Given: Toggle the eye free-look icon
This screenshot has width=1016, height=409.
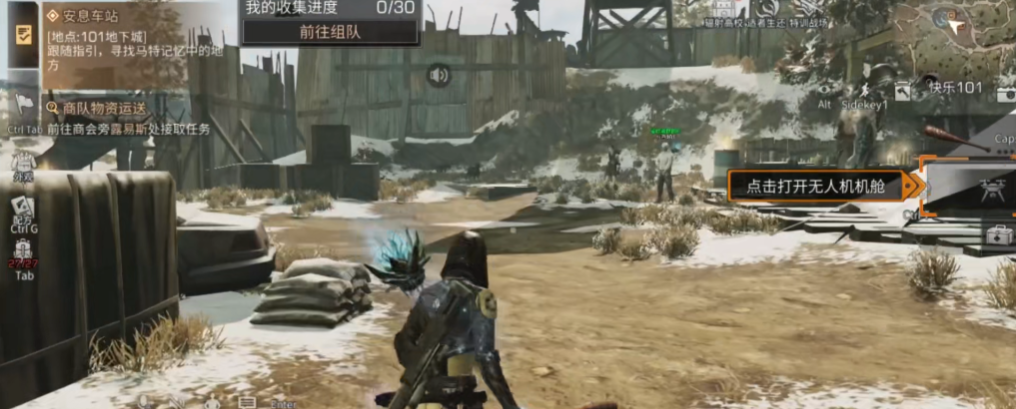Looking at the screenshot, I should point(825,88).
